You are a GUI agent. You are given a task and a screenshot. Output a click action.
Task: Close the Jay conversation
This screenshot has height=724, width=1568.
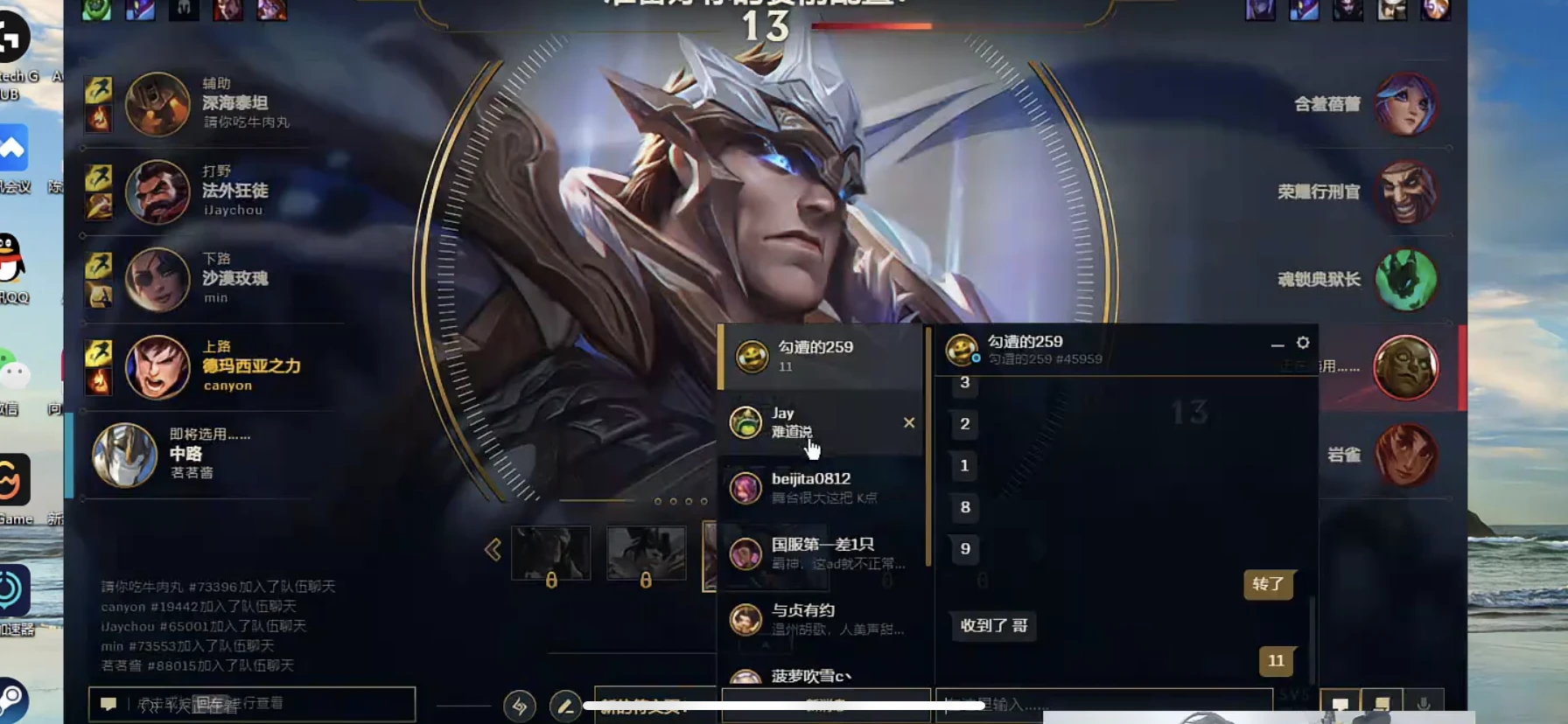pos(909,422)
